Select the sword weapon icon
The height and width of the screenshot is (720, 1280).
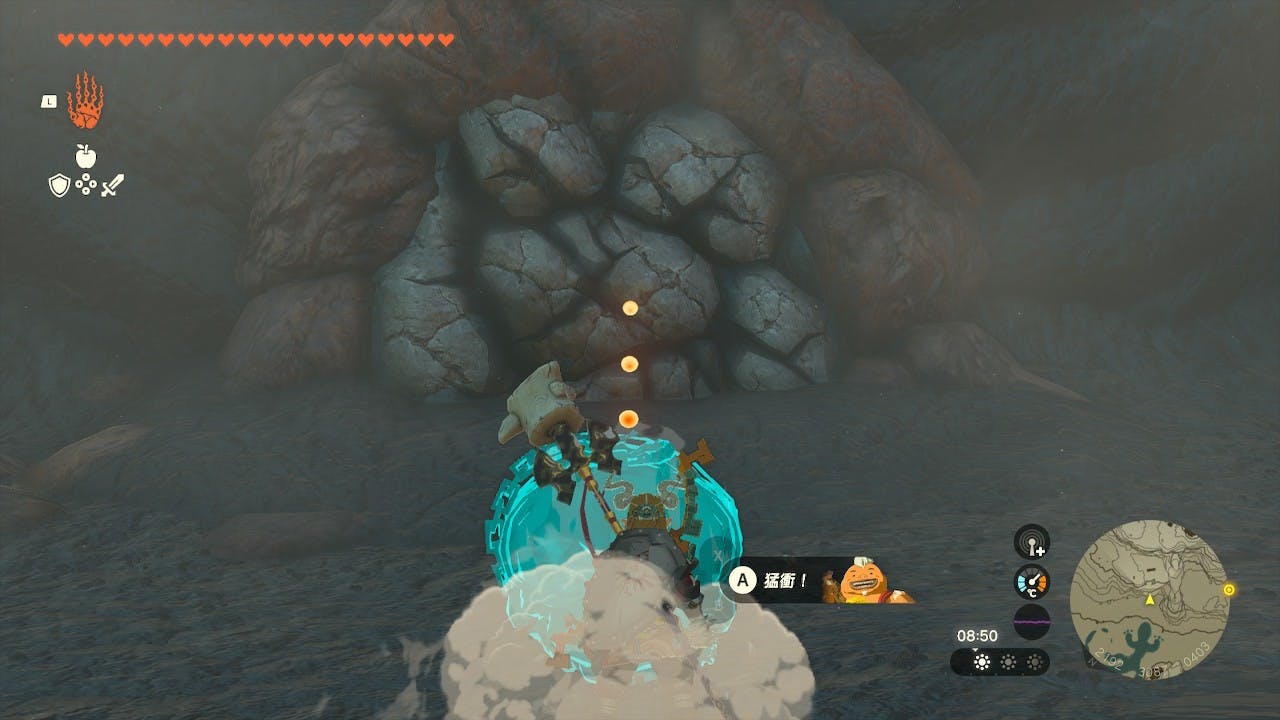tap(112, 185)
